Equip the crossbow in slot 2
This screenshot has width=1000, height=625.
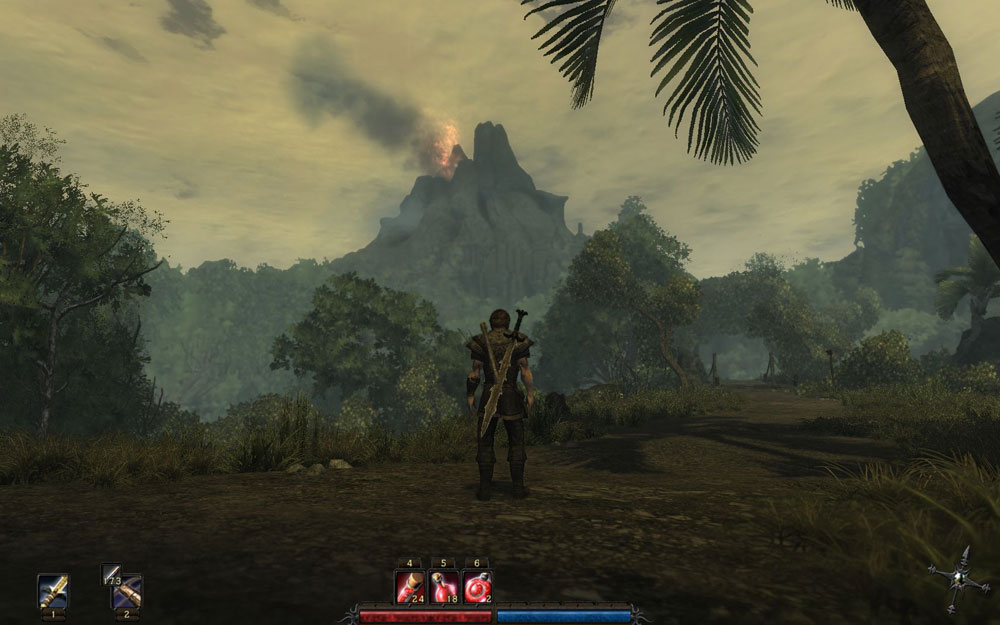pyautogui.click(x=128, y=594)
